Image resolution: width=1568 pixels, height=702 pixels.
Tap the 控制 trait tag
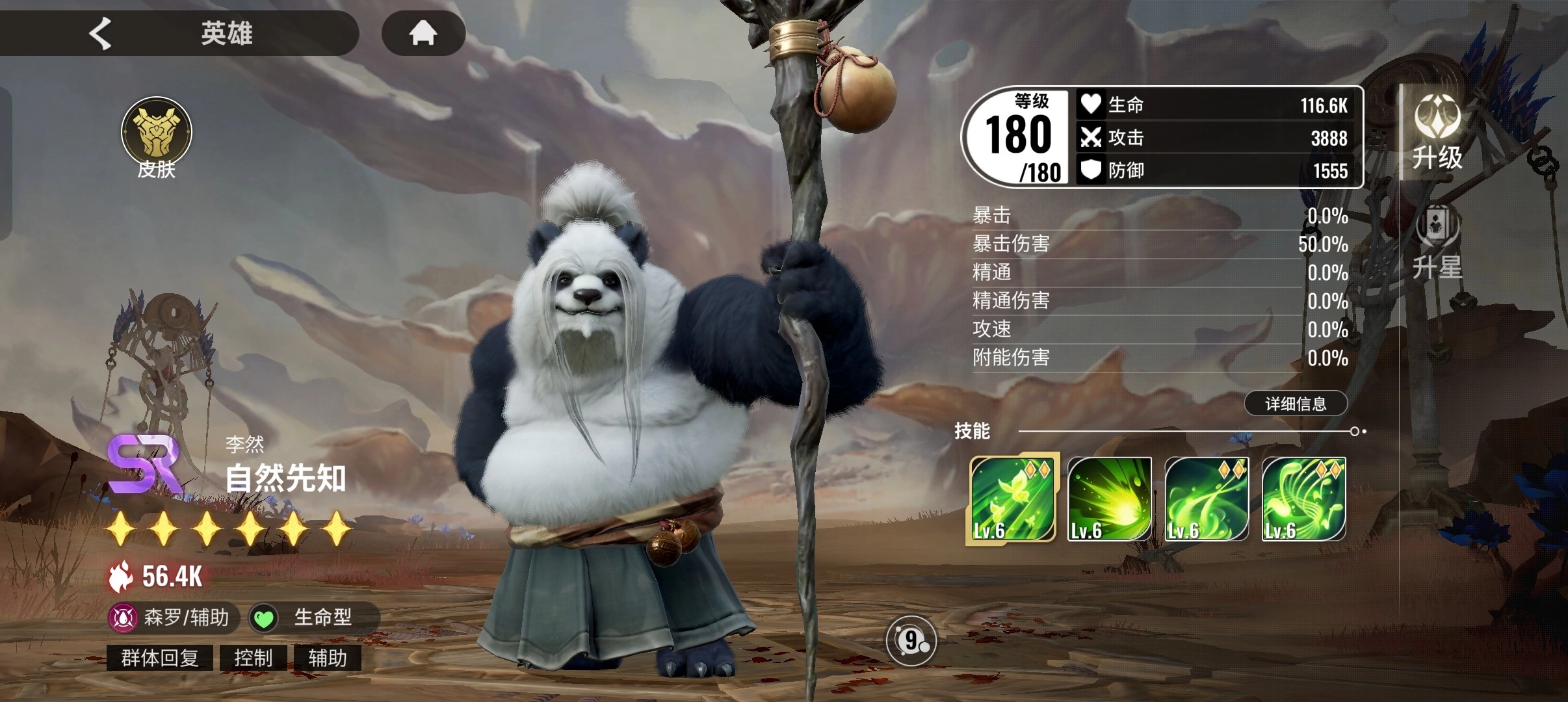(253, 658)
